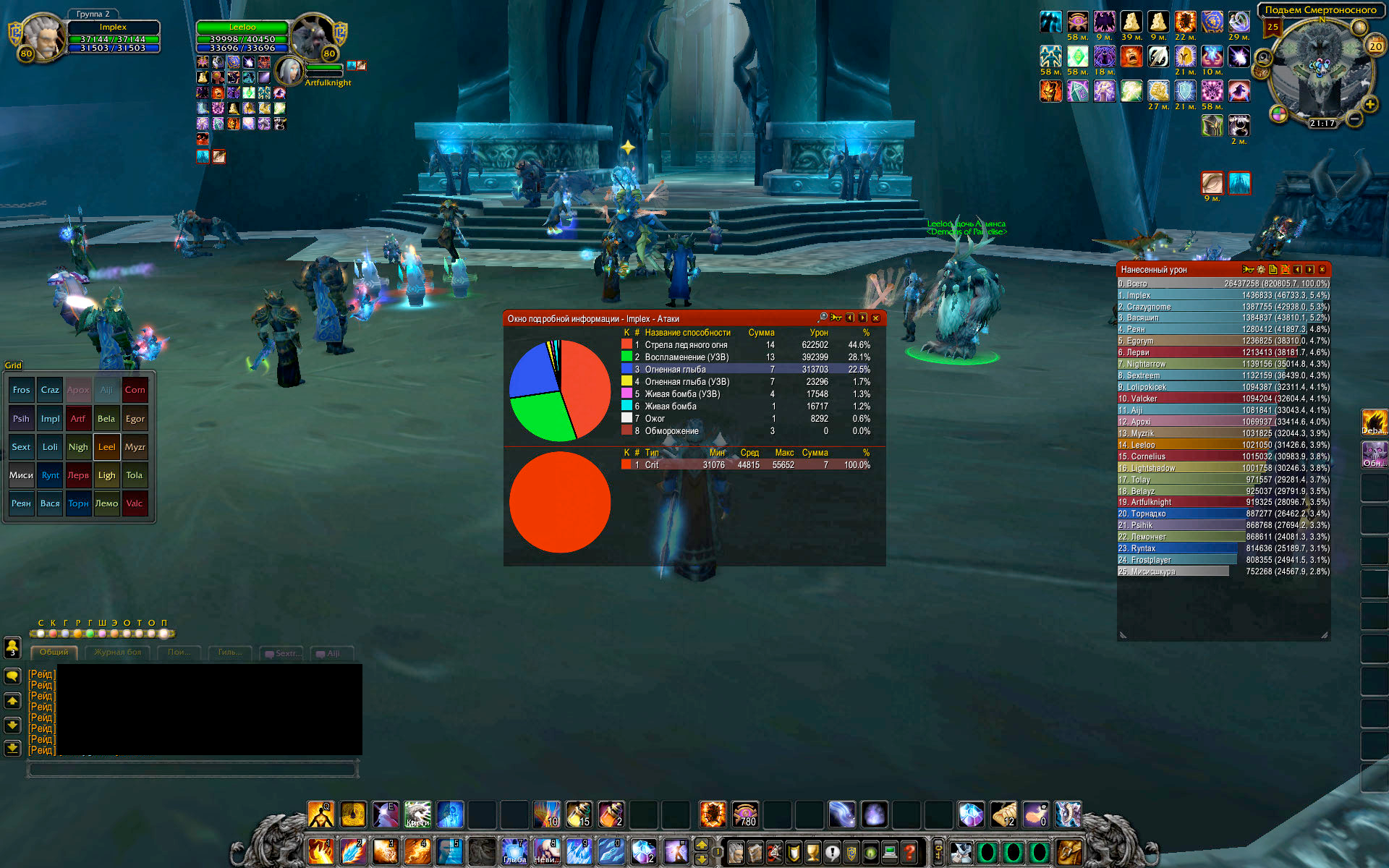Click the question mark help icon near the micro menu

pyautogui.click(x=909, y=852)
